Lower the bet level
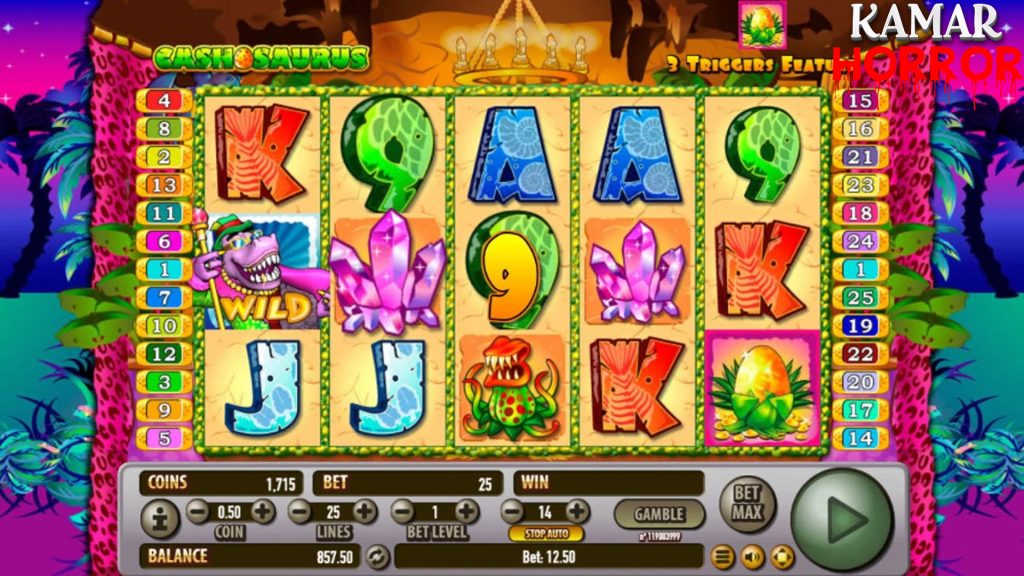The width and height of the screenshot is (1024, 576). [x=402, y=512]
